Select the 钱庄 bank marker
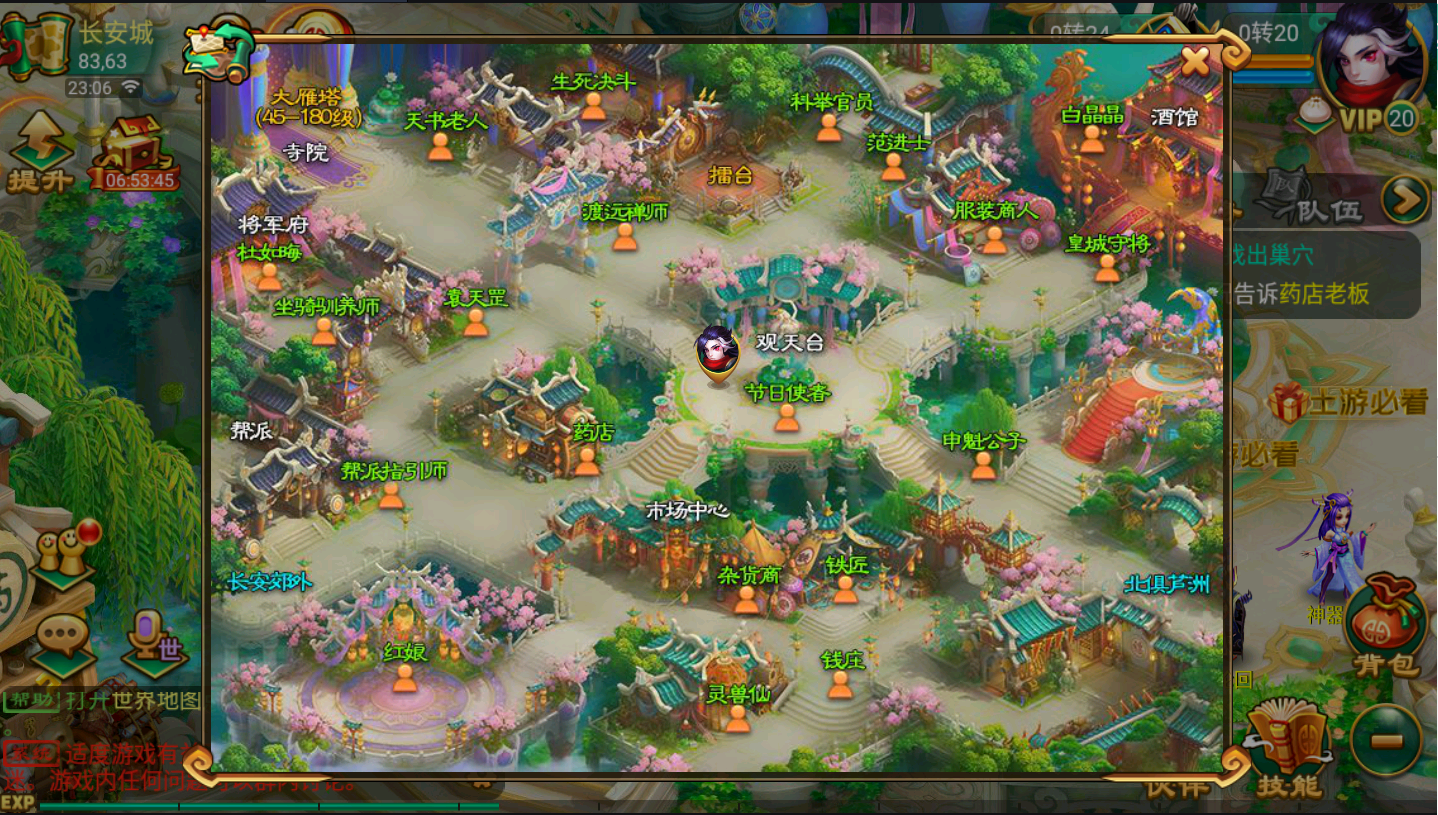The width and height of the screenshot is (1438, 815). point(841,684)
